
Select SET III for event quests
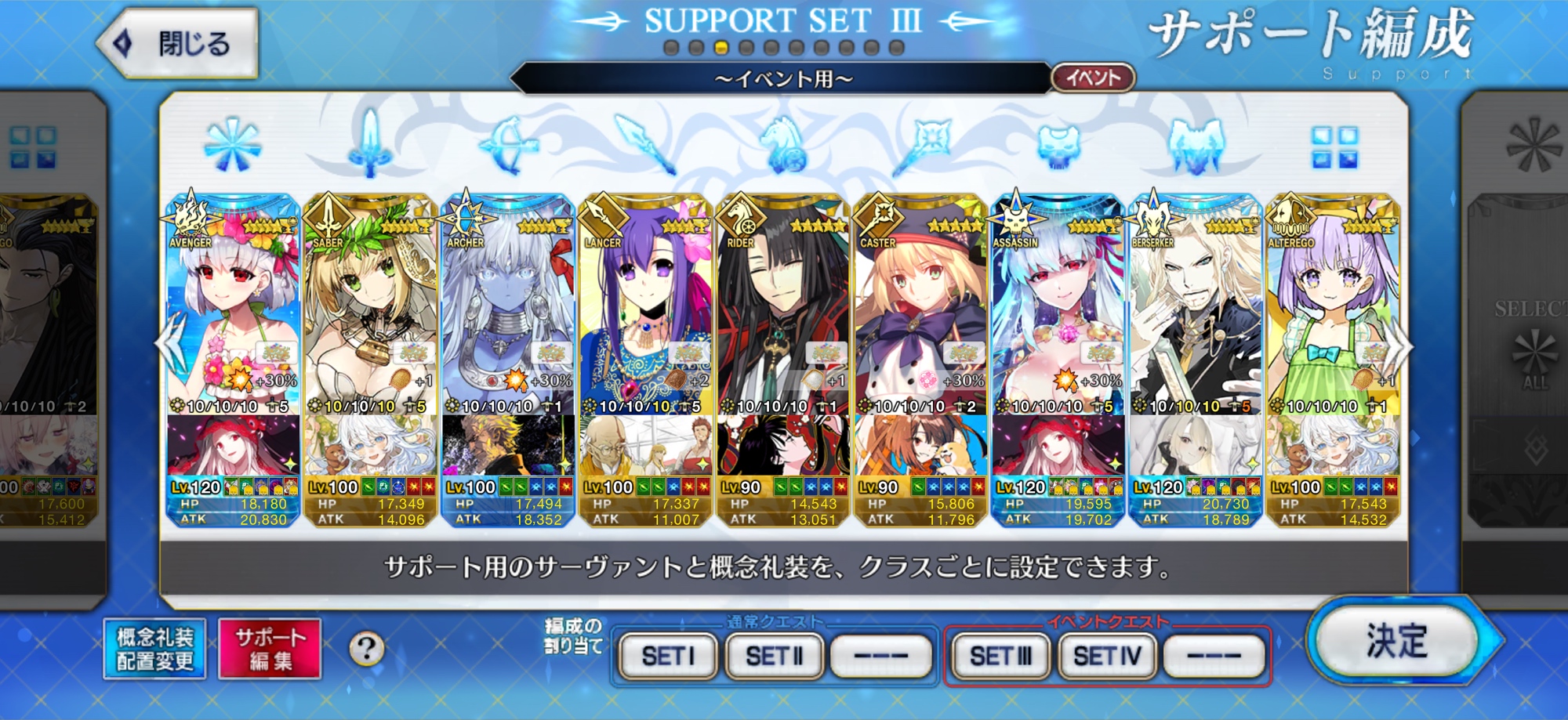pyautogui.click(x=1000, y=656)
